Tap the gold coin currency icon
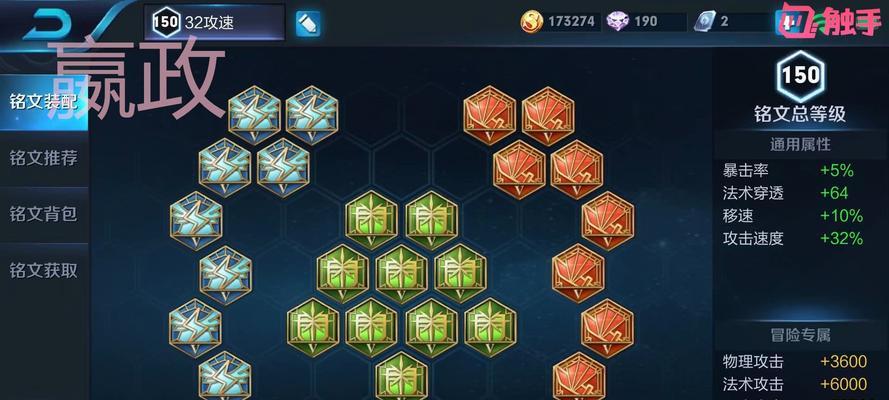 click(x=533, y=21)
